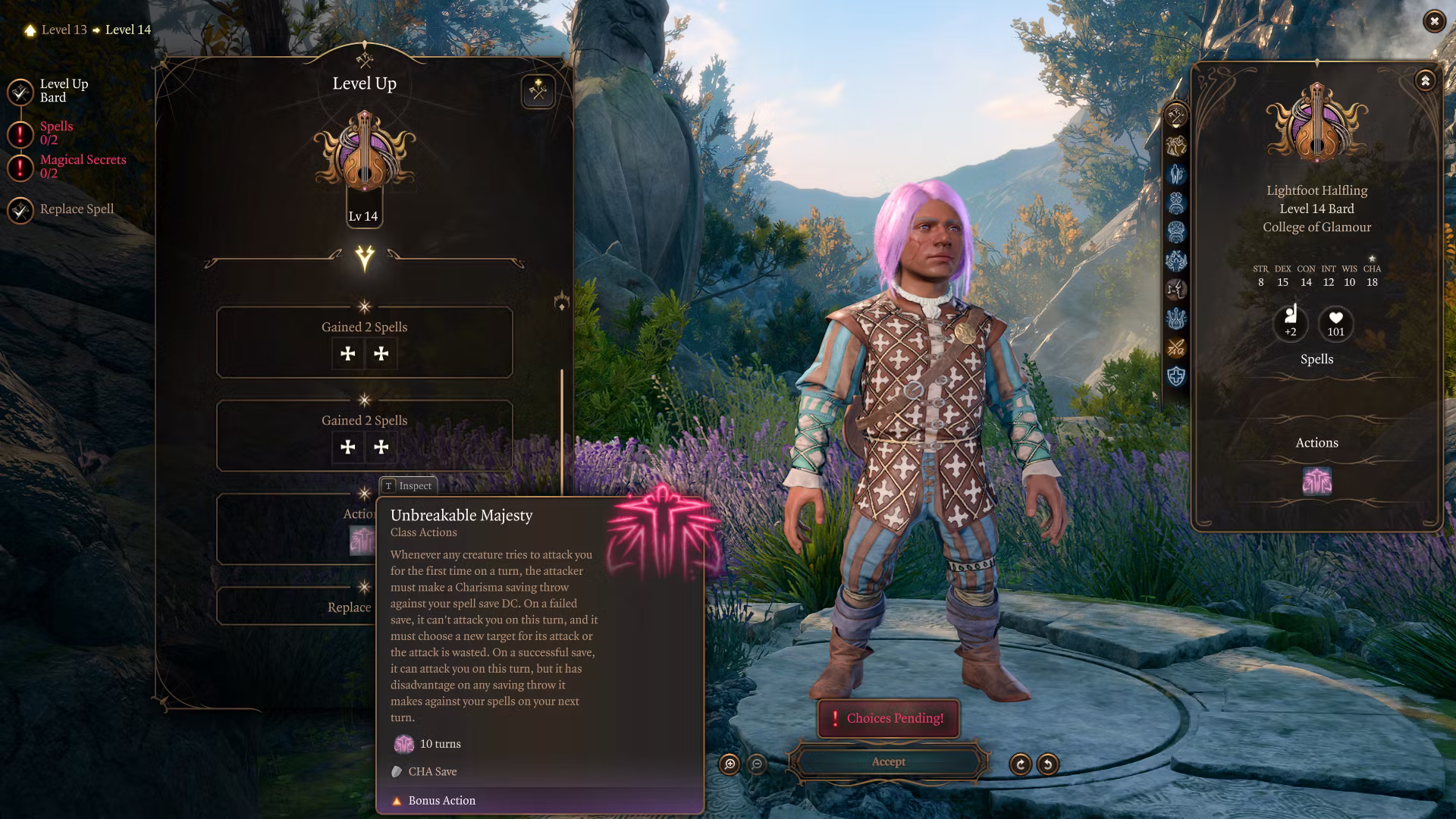
Task: Close the level up screen
Action: pos(1433,21)
